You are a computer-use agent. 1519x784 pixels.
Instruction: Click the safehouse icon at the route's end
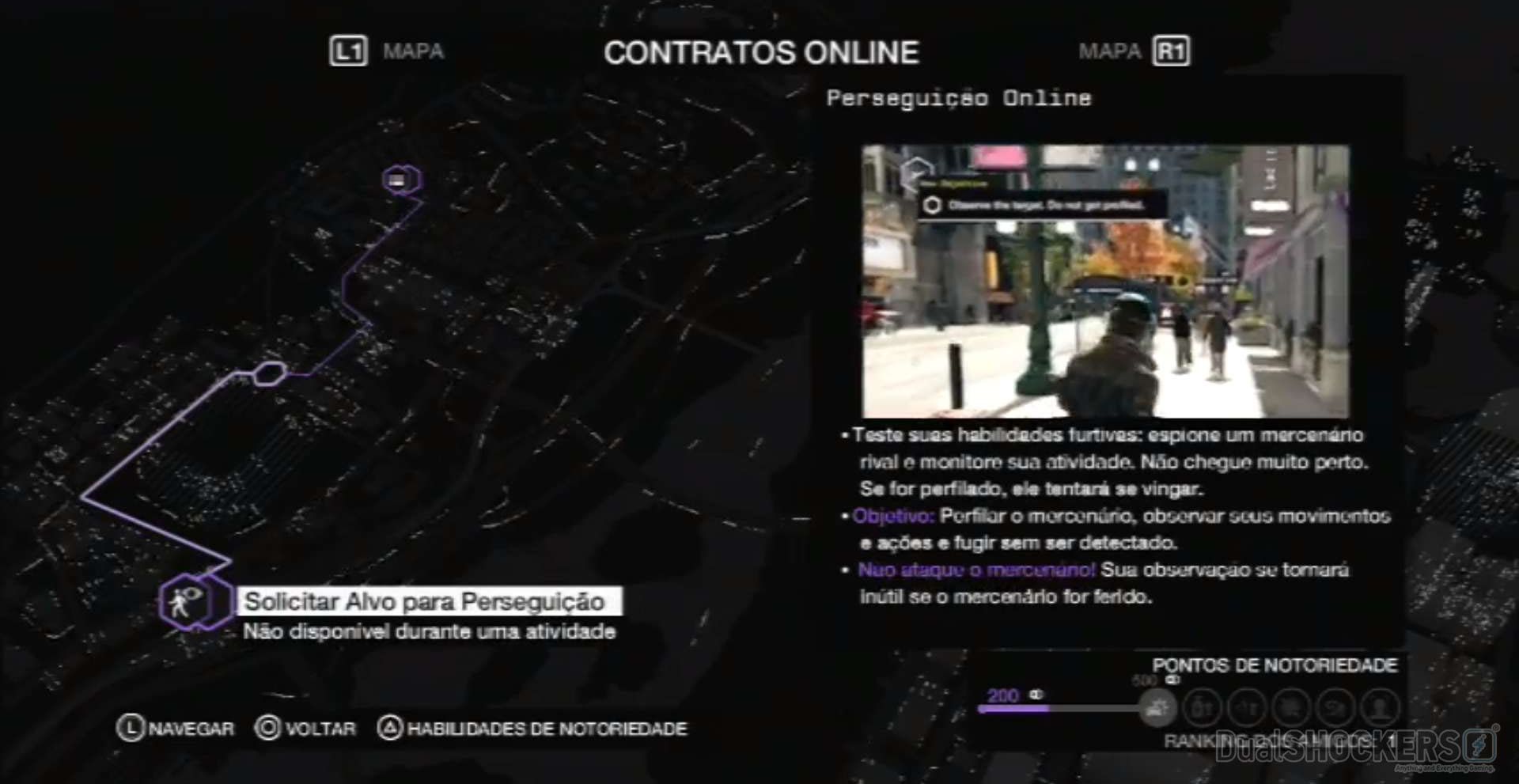pos(402,179)
